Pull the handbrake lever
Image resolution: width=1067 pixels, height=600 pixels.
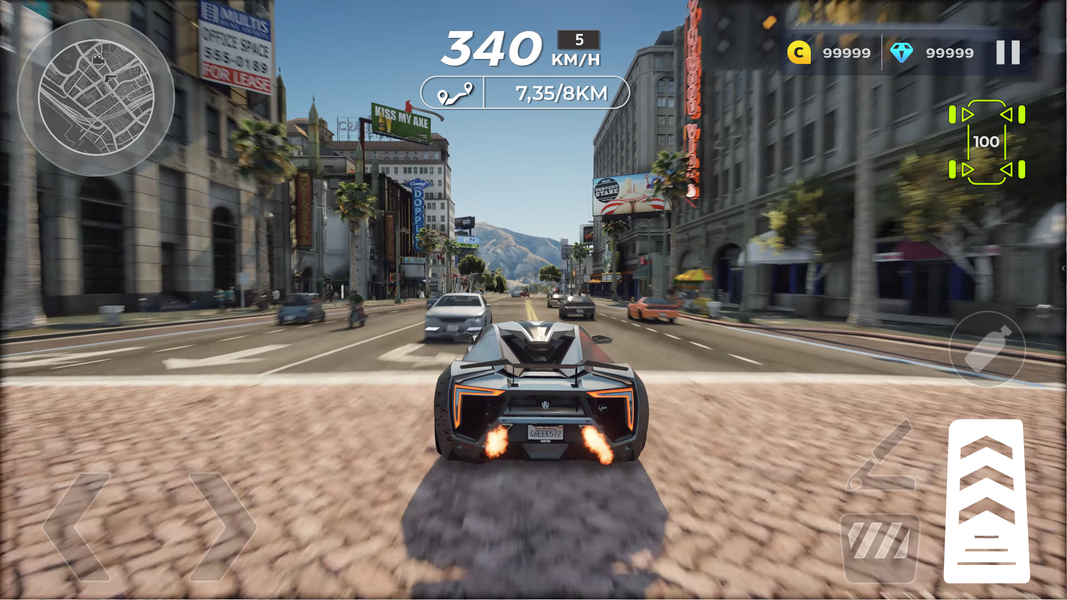click(880, 457)
